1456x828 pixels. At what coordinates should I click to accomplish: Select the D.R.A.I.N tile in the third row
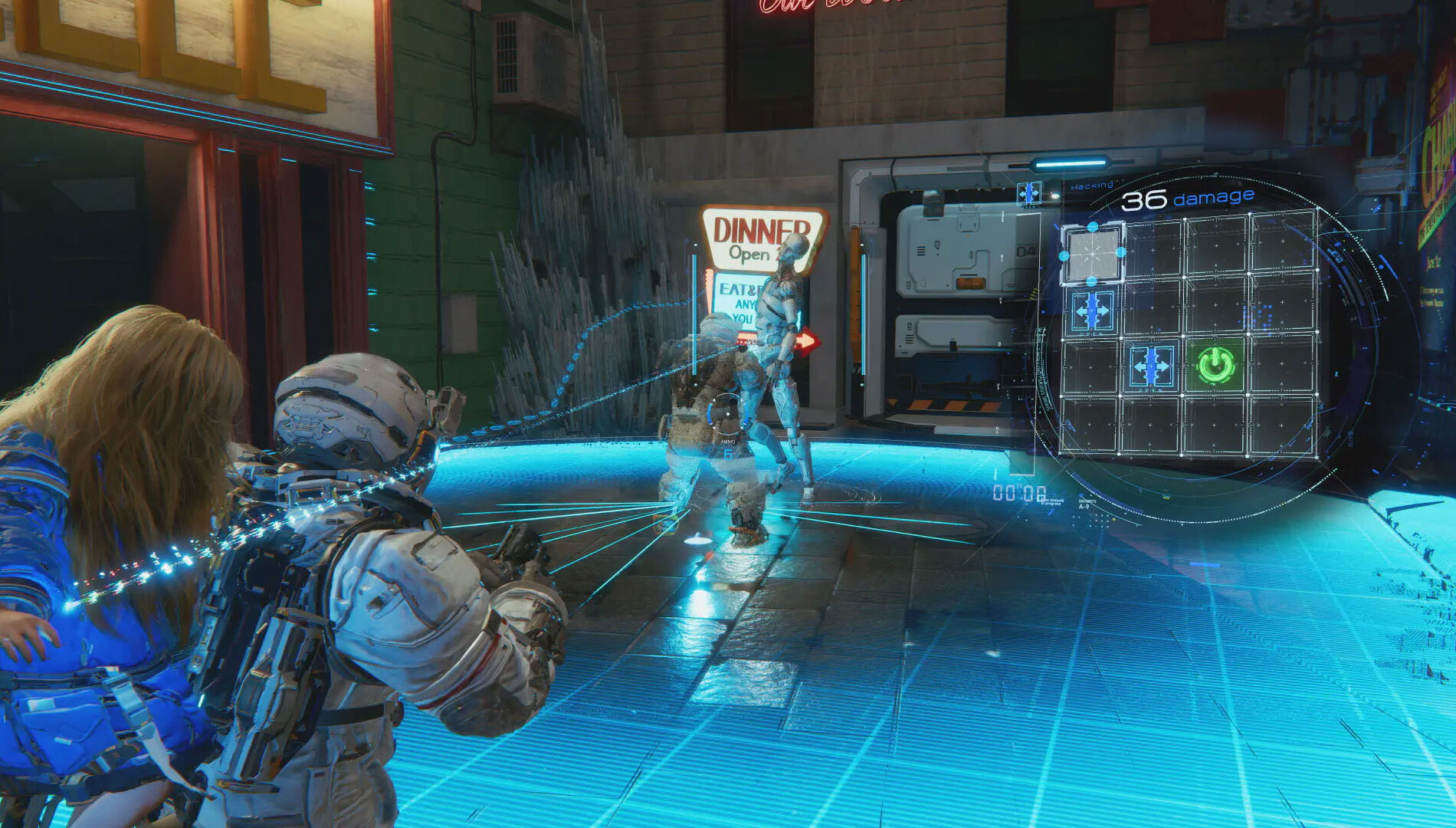pyautogui.click(x=1151, y=367)
